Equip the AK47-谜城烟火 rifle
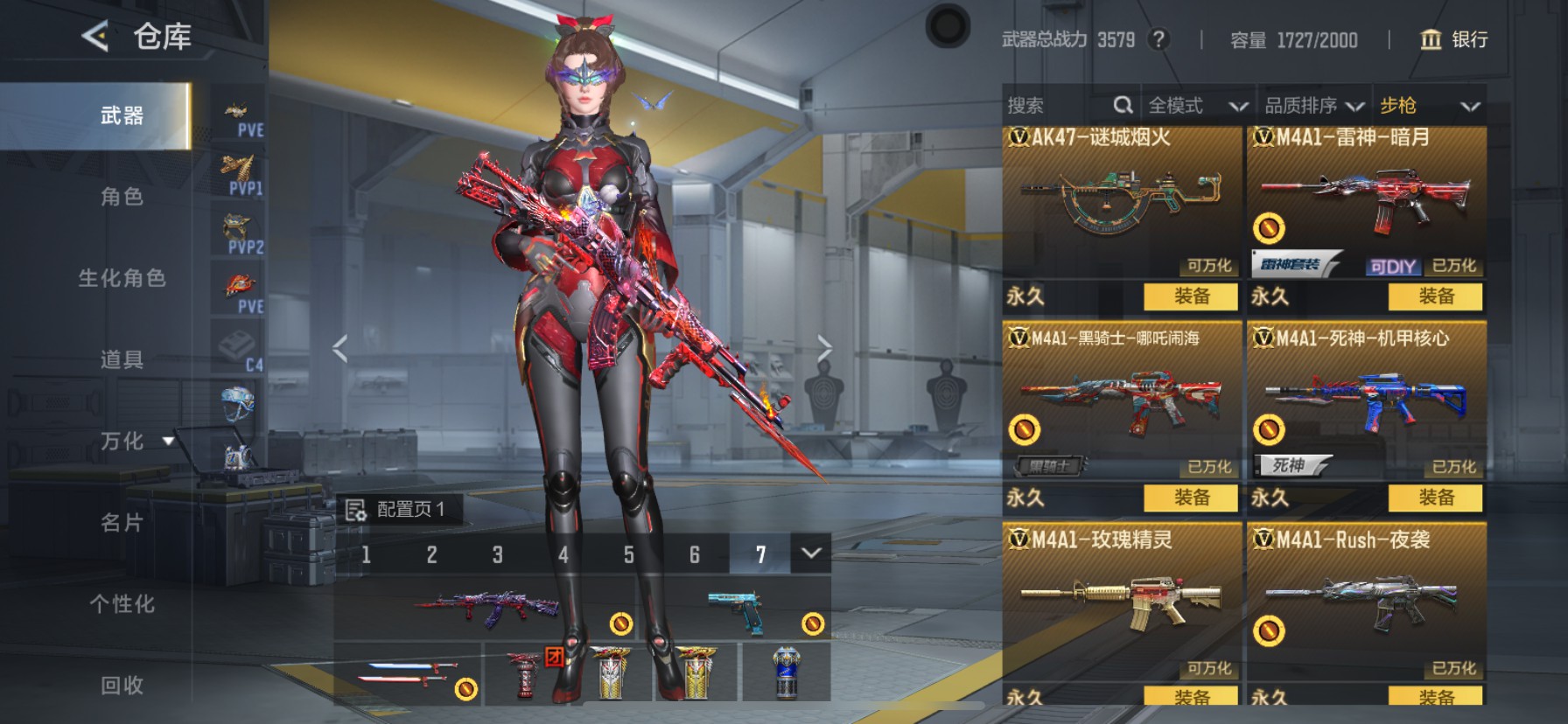The width and height of the screenshot is (1568, 724). tap(1191, 296)
